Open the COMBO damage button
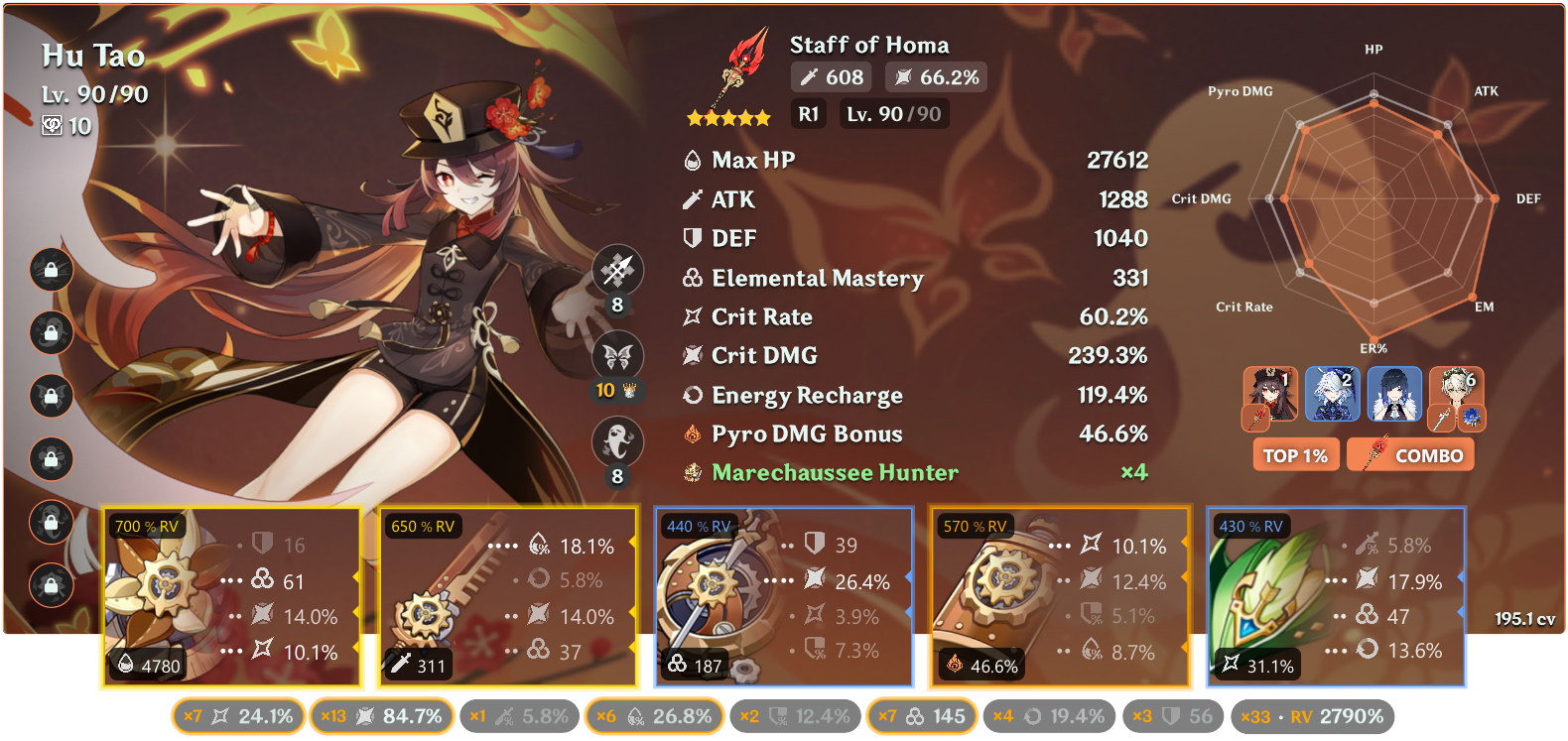Viewport: 1568px width, 741px height. (1410, 454)
